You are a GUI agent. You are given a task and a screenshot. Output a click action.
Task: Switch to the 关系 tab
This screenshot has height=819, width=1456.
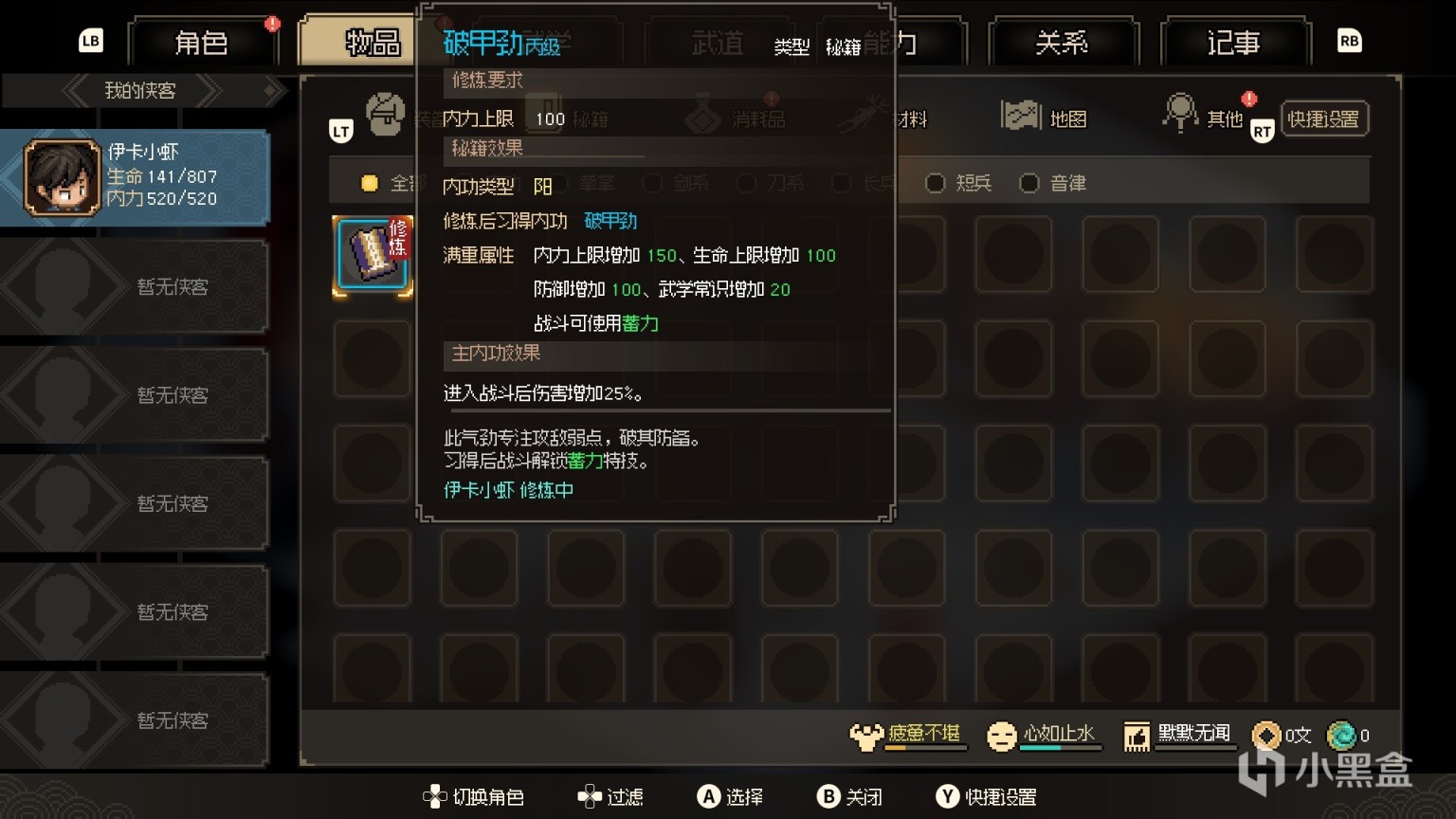click(x=1062, y=43)
